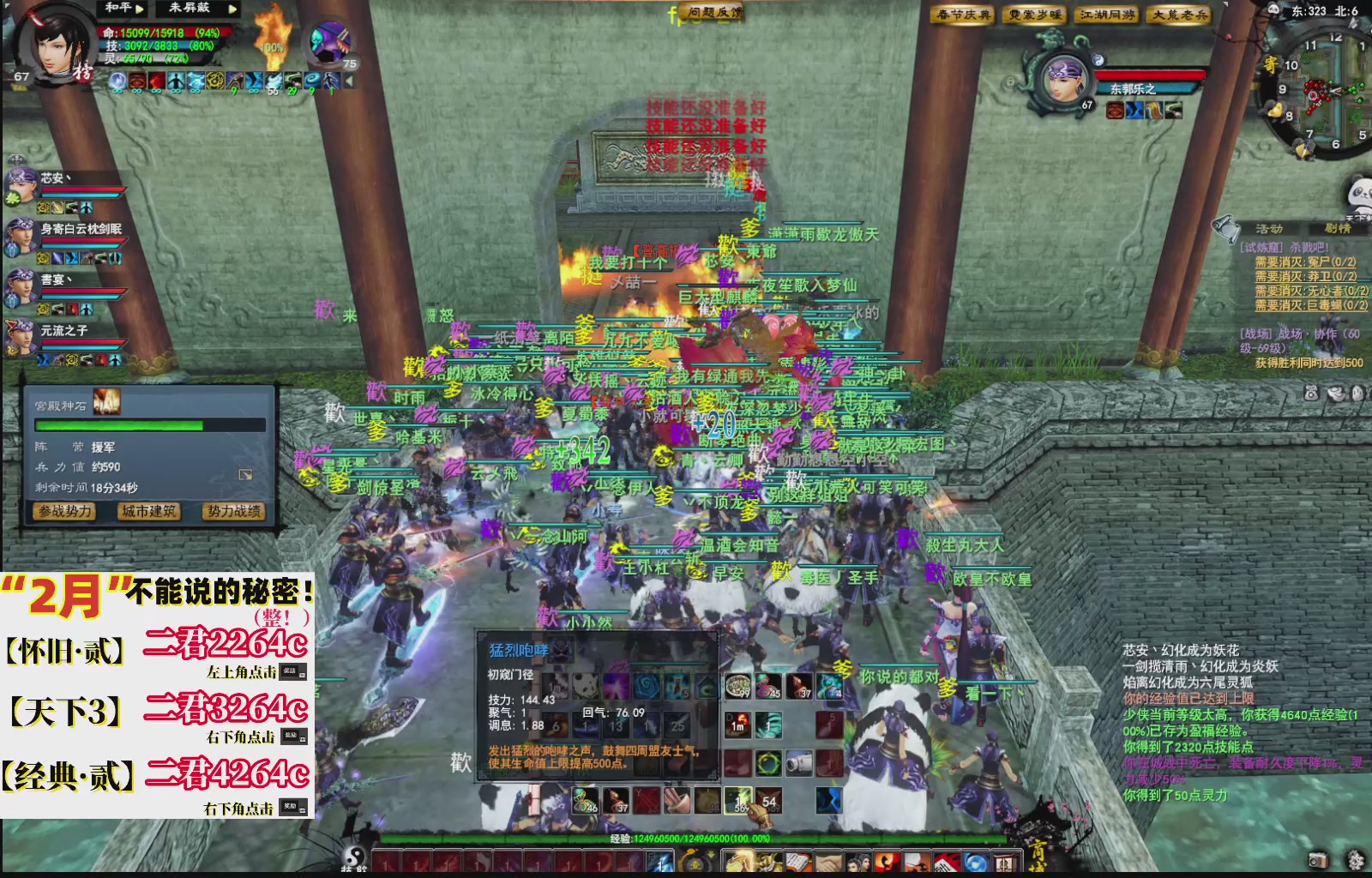
Task: Switch to the 剧情 tab in the tracker panel
Action: 1339,228
